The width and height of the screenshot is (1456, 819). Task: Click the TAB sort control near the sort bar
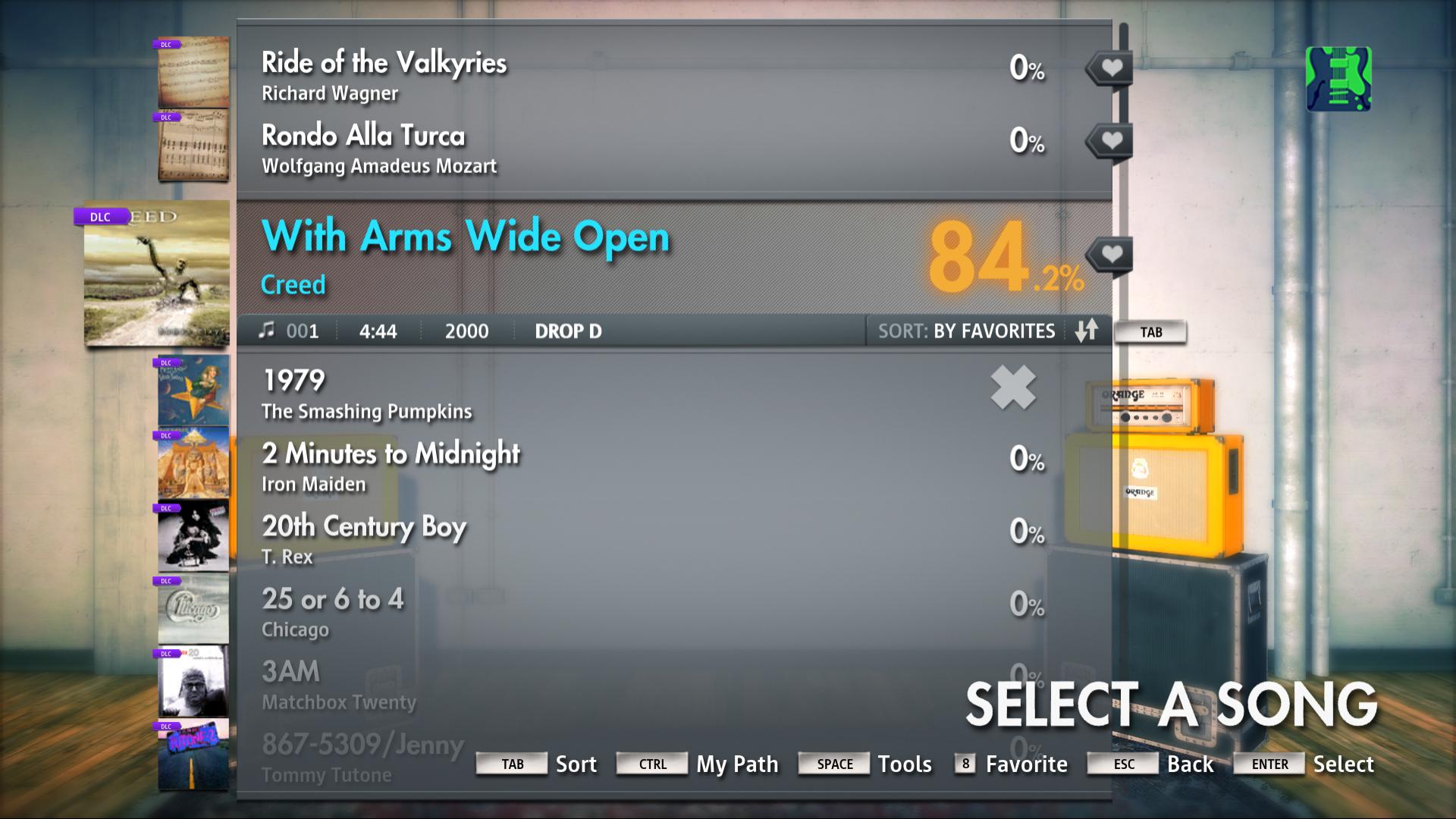[1151, 331]
